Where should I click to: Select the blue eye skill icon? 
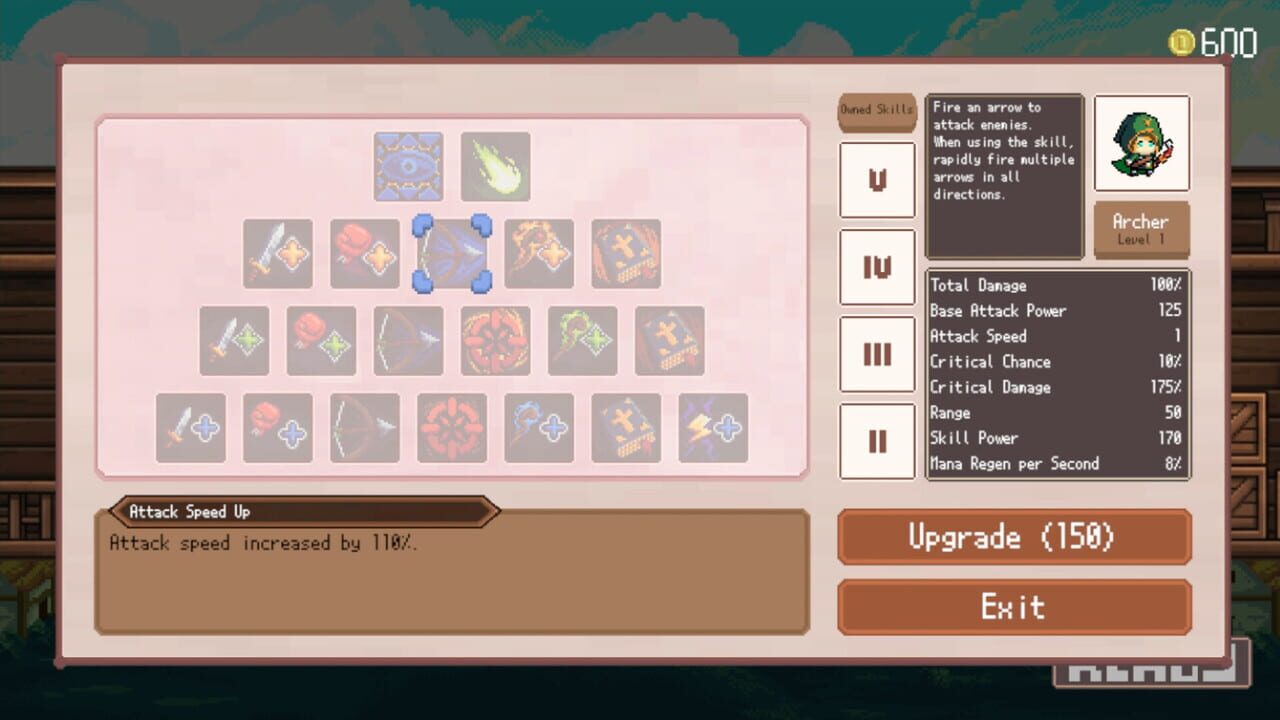(x=409, y=165)
